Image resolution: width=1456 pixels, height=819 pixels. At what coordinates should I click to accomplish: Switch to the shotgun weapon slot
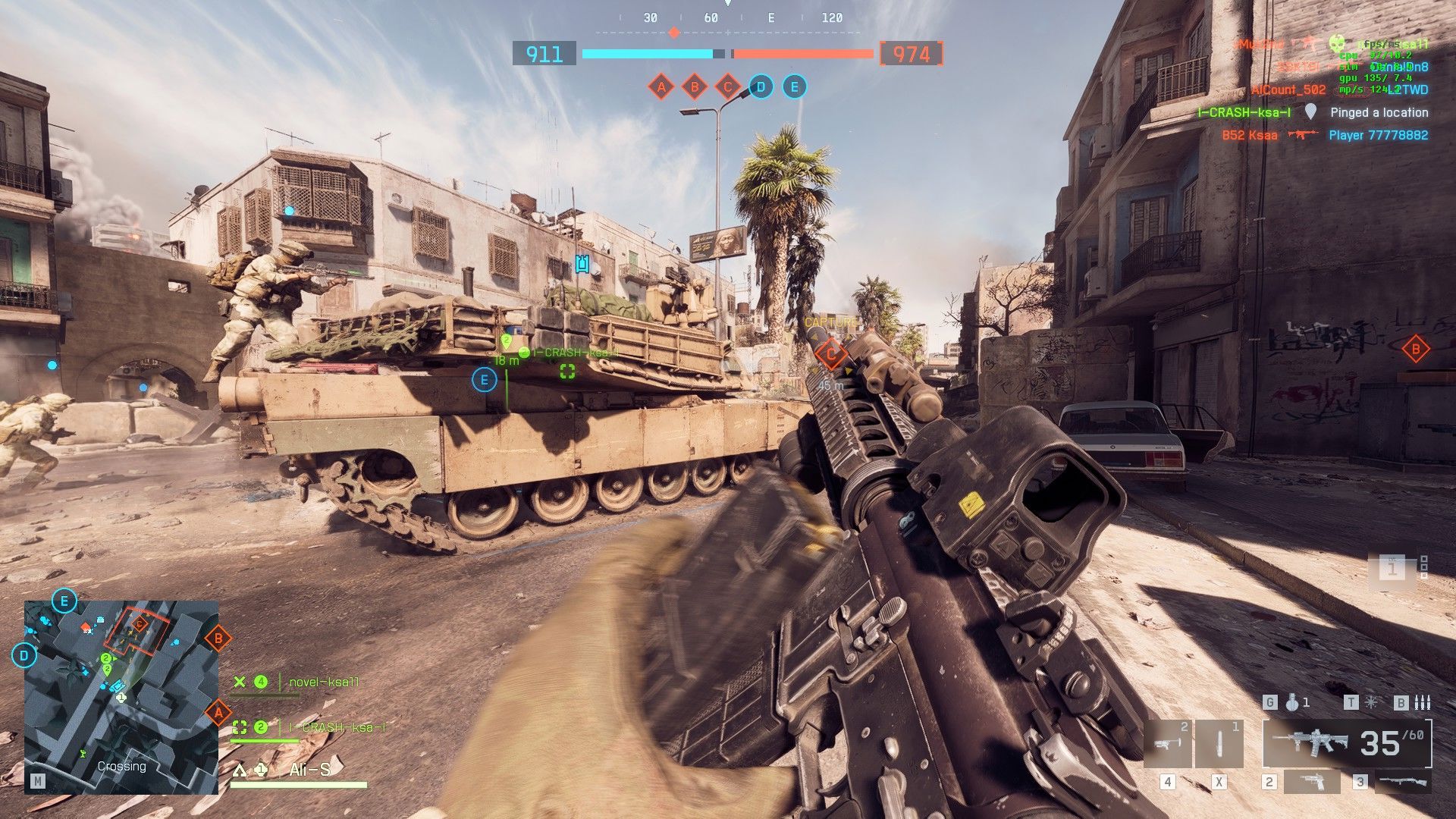(x=1402, y=782)
